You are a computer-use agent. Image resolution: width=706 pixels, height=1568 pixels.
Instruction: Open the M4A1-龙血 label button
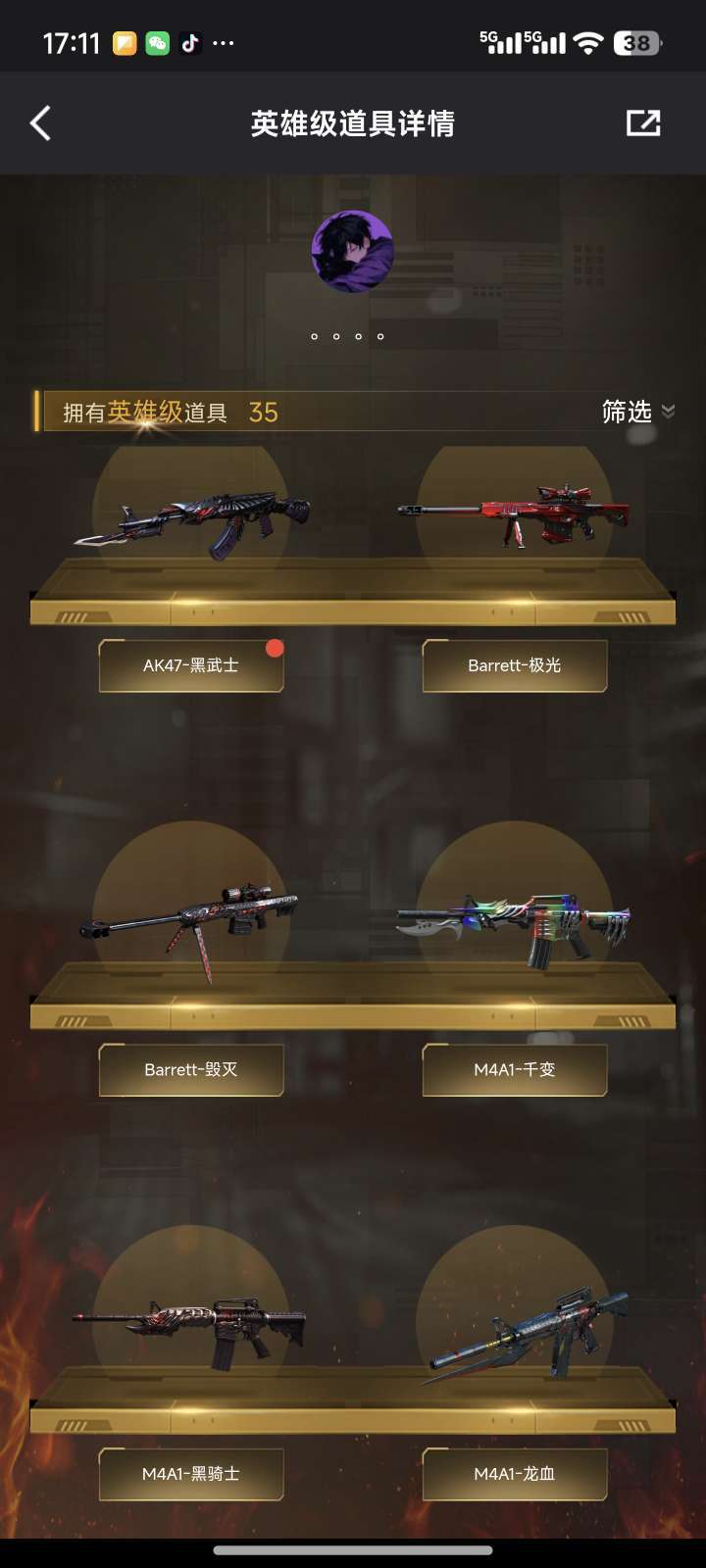point(515,1474)
